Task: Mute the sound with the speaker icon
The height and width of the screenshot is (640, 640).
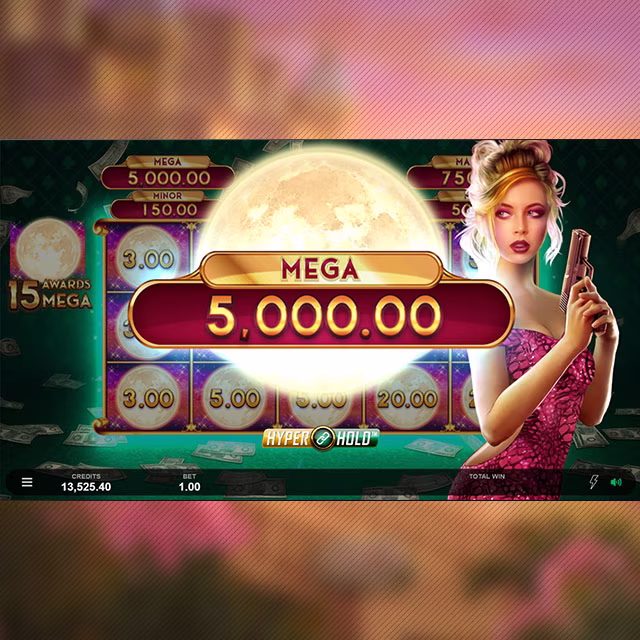Action: pyautogui.click(x=616, y=482)
